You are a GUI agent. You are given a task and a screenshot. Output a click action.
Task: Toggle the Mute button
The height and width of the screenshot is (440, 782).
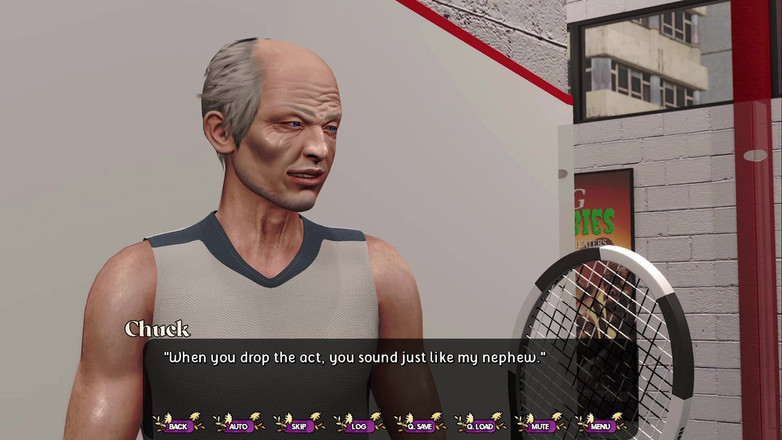pyautogui.click(x=542, y=425)
